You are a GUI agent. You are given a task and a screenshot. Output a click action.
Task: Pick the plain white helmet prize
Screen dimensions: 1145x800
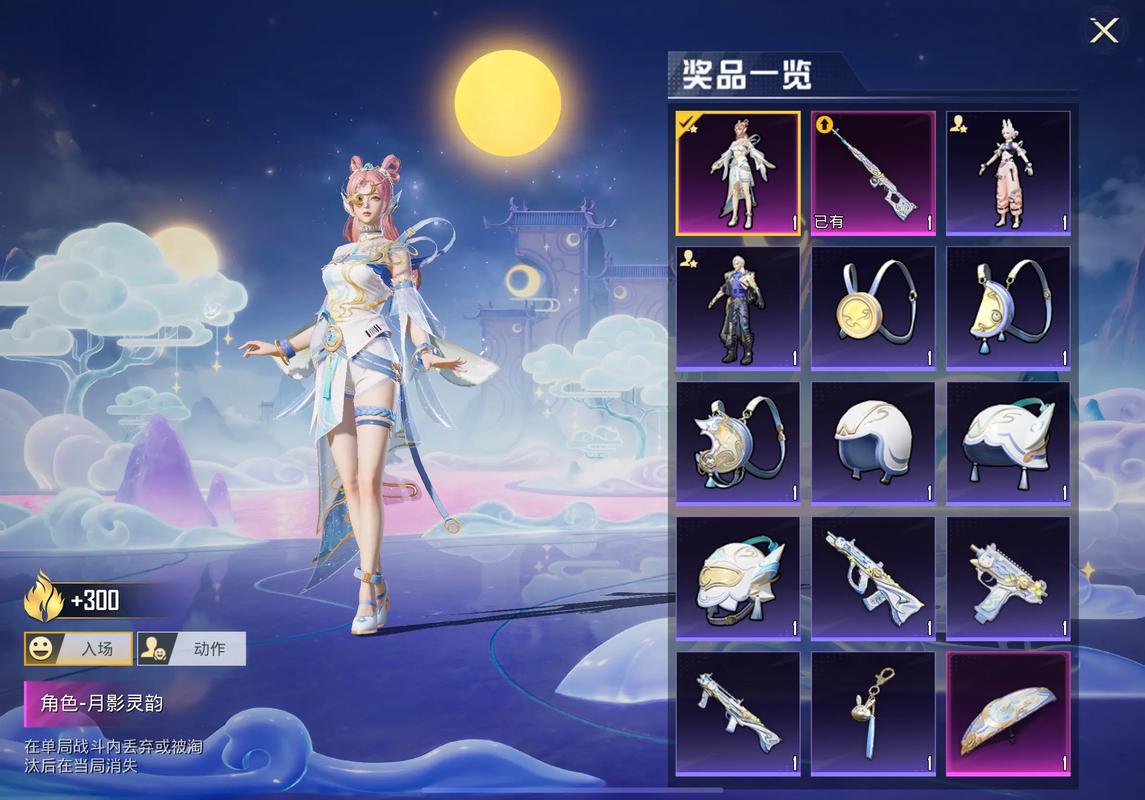[873, 443]
